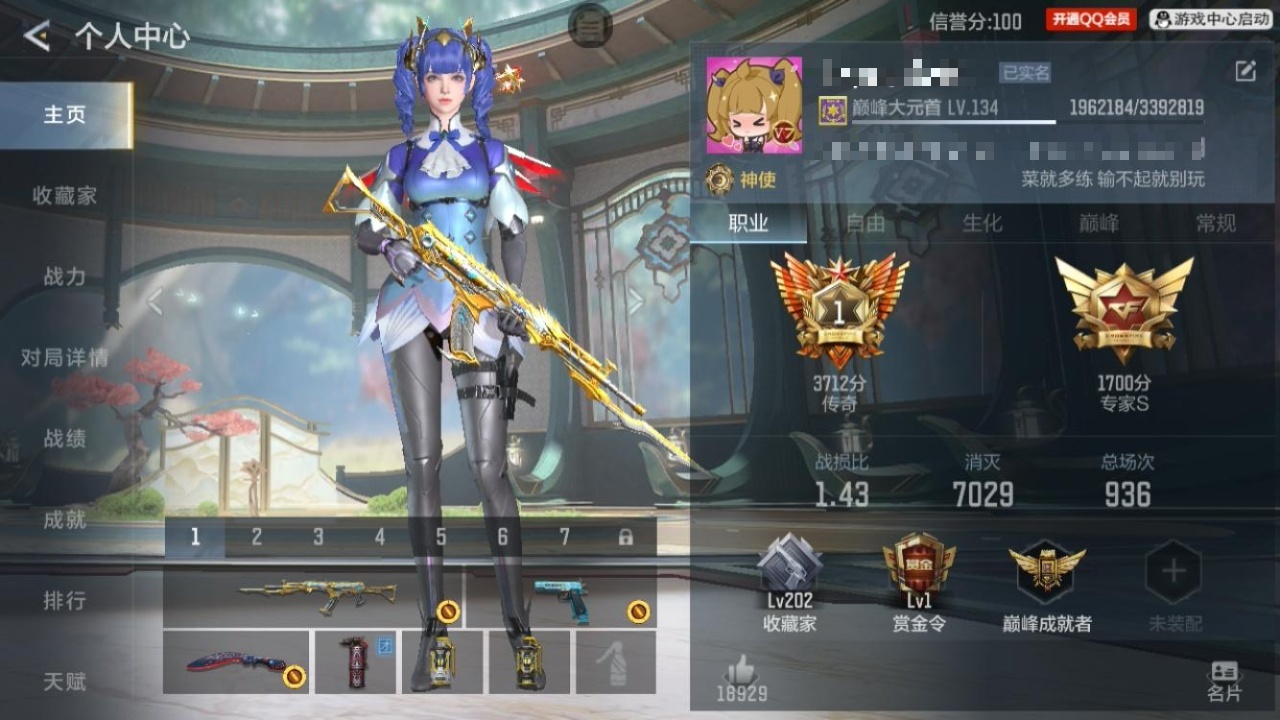The height and width of the screenshot is (720, 1280).
Task: Select the 常规 stats tab
Action: point(1215,223)
